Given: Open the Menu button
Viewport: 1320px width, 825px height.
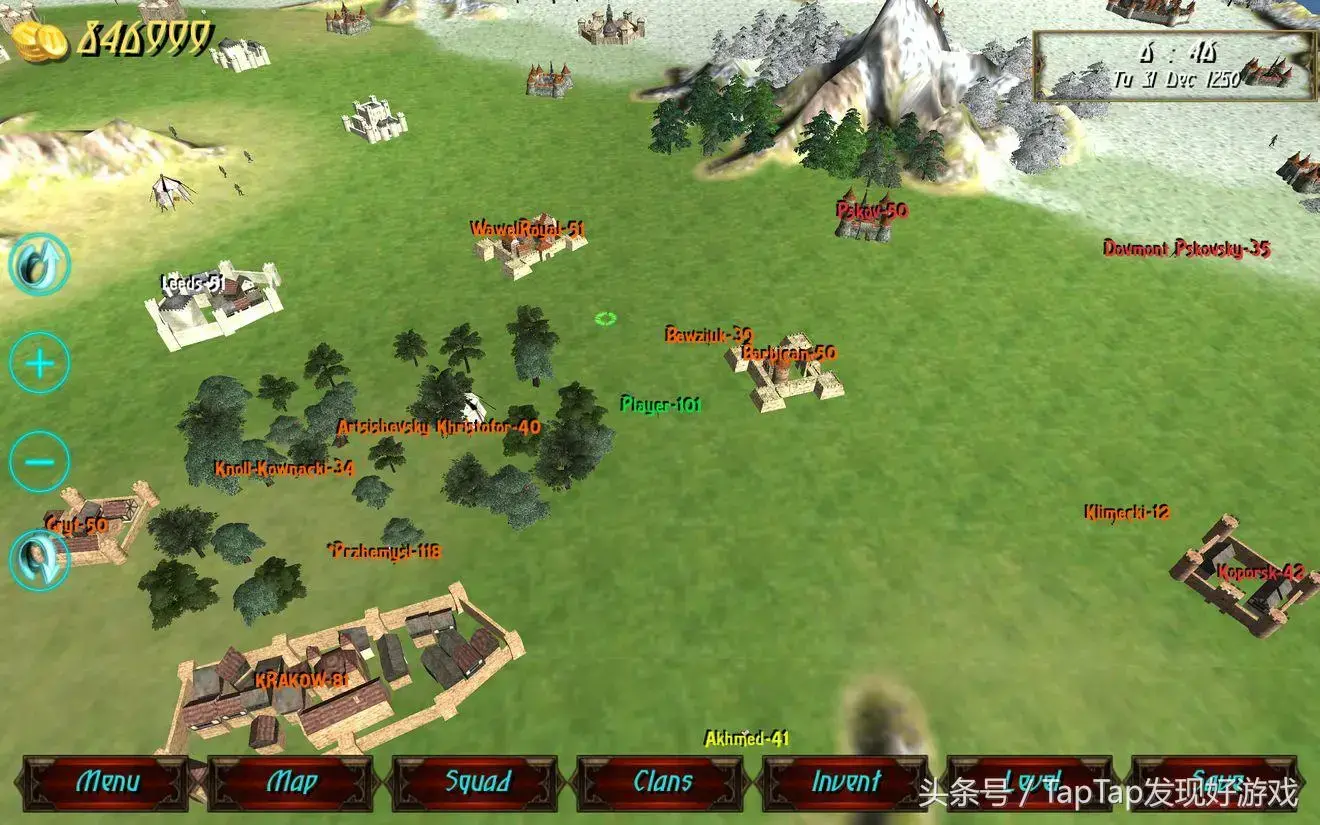Looking at the screenshot, I should [x=106, y=782].
